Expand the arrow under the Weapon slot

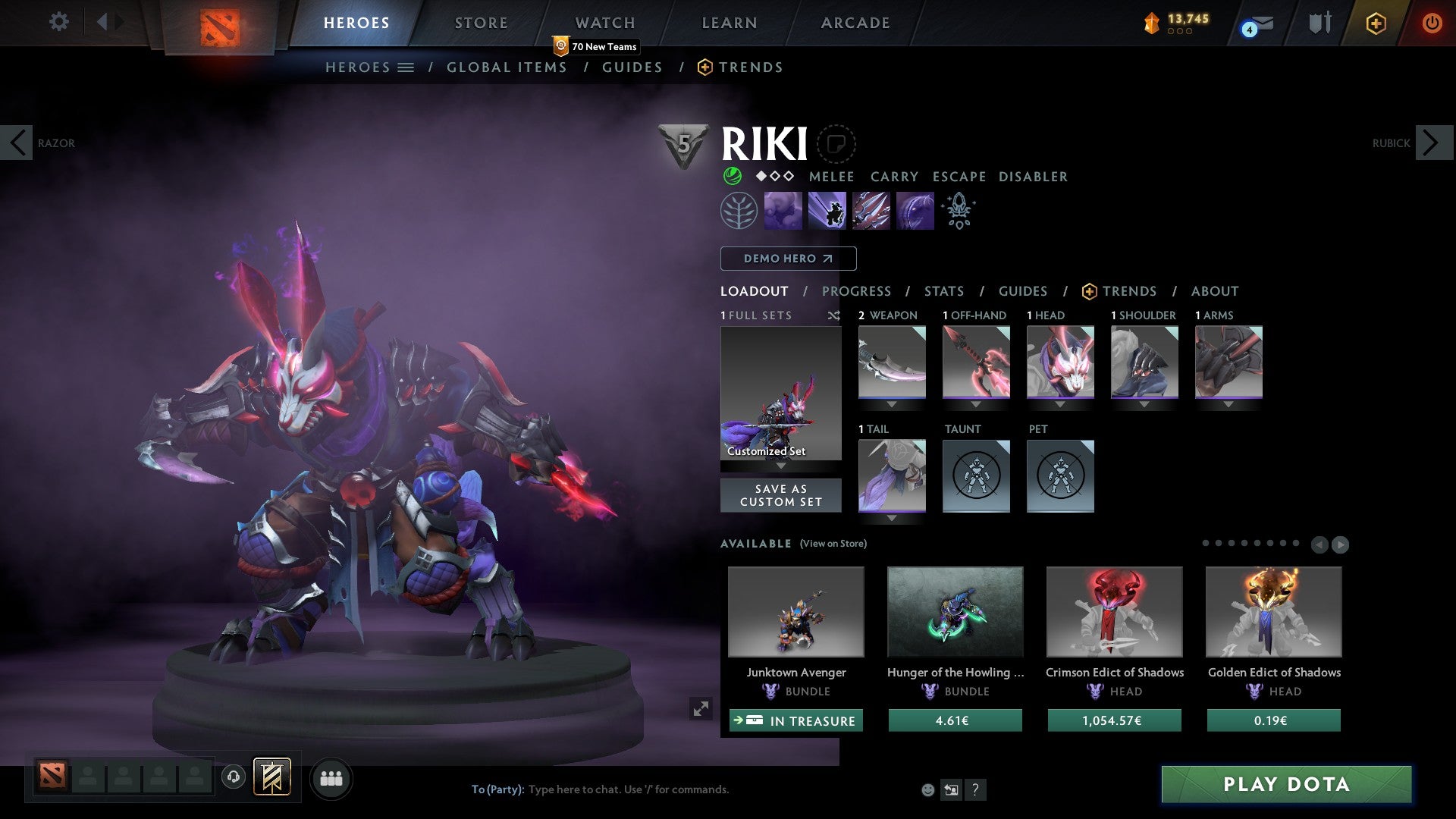click(x=892, y=404)
